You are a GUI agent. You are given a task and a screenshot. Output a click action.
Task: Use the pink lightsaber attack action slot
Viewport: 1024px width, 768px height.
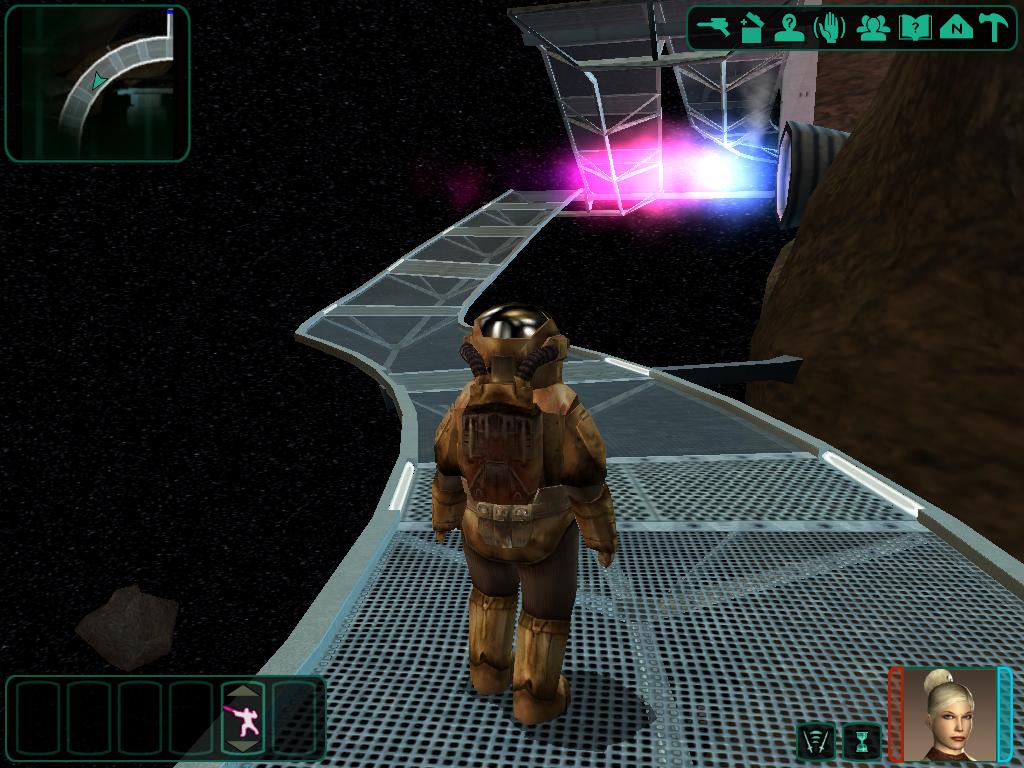point(243,717)
